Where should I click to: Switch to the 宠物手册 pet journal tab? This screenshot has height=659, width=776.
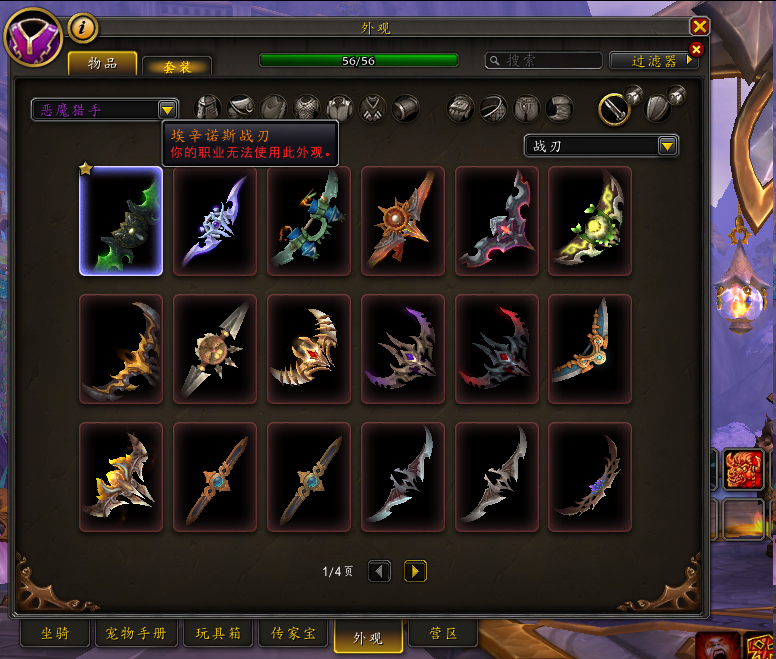click(137, 634)
